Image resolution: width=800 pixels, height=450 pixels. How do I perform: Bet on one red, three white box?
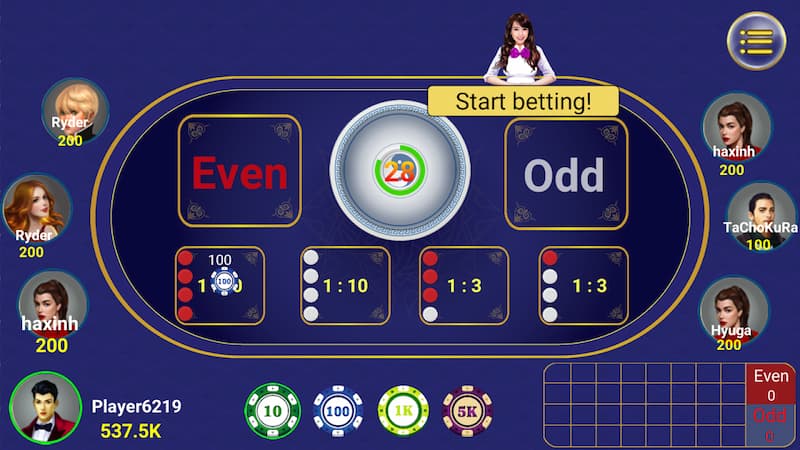pyautogui.click(x=584, y=286)
